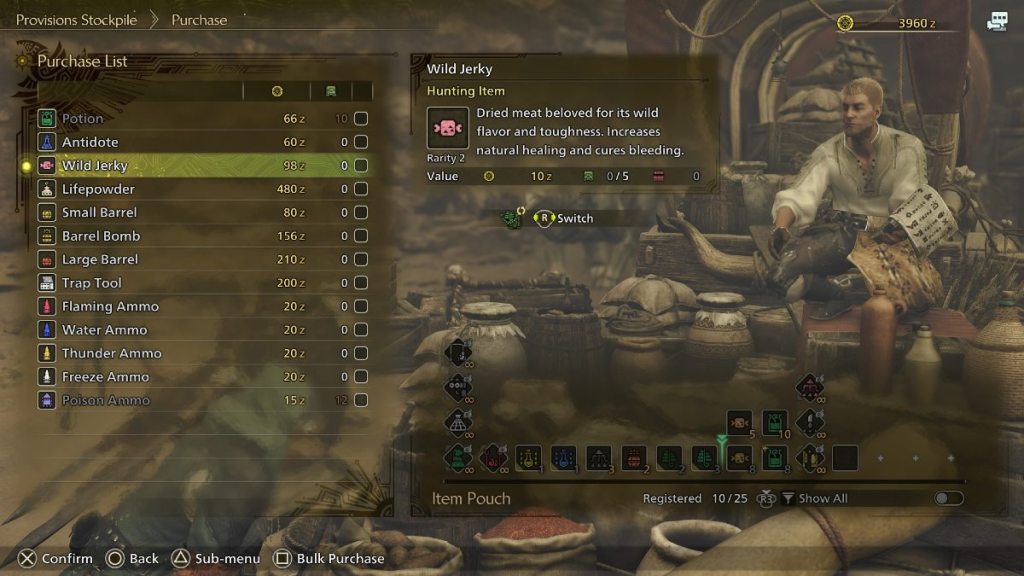Toggle the Show All pouch filter switch
1024x576 pixels.
pyautogui.click(x=948, y=498)
